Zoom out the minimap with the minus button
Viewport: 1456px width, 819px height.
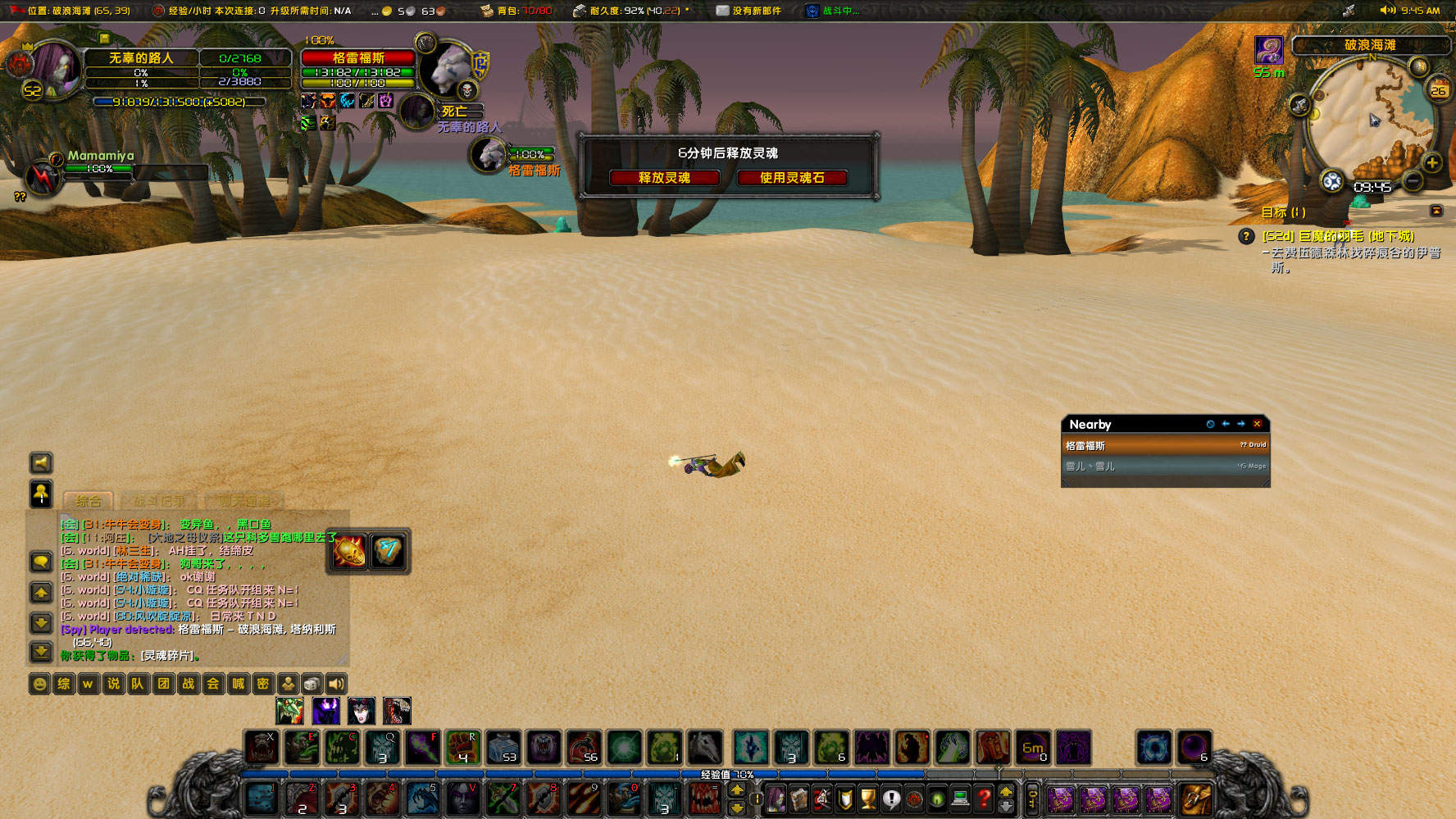(x=1412, y=180)
